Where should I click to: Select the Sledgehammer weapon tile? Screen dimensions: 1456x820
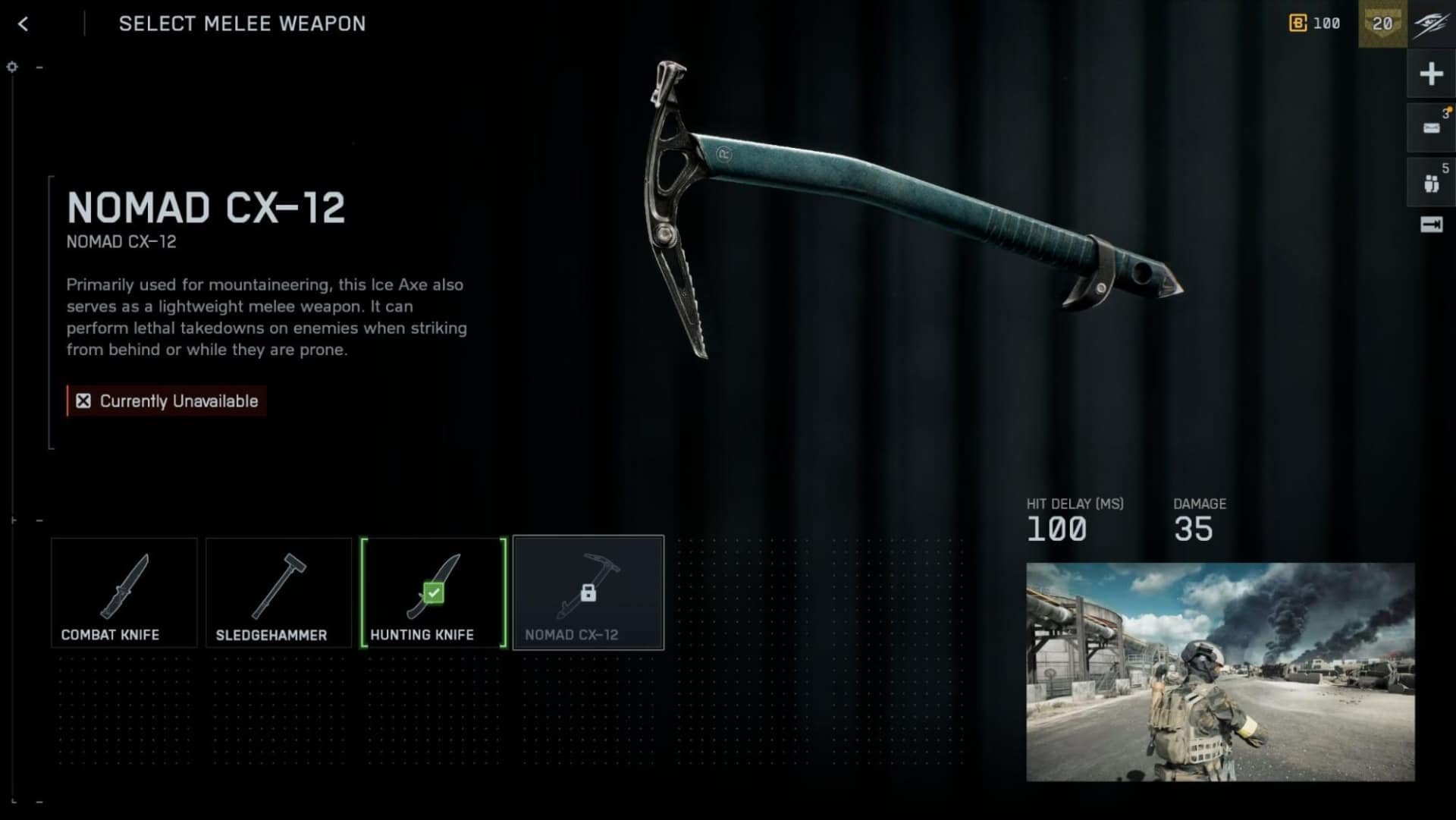click(x=278, y=592)
